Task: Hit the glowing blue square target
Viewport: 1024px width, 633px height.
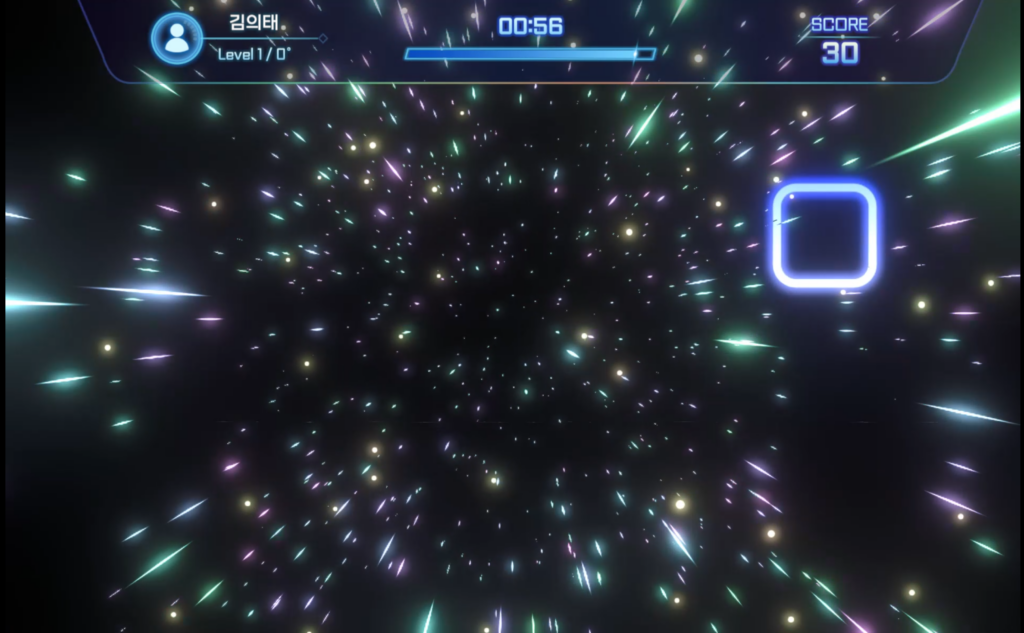Action: pyautogui.click(x=824, y=236)
